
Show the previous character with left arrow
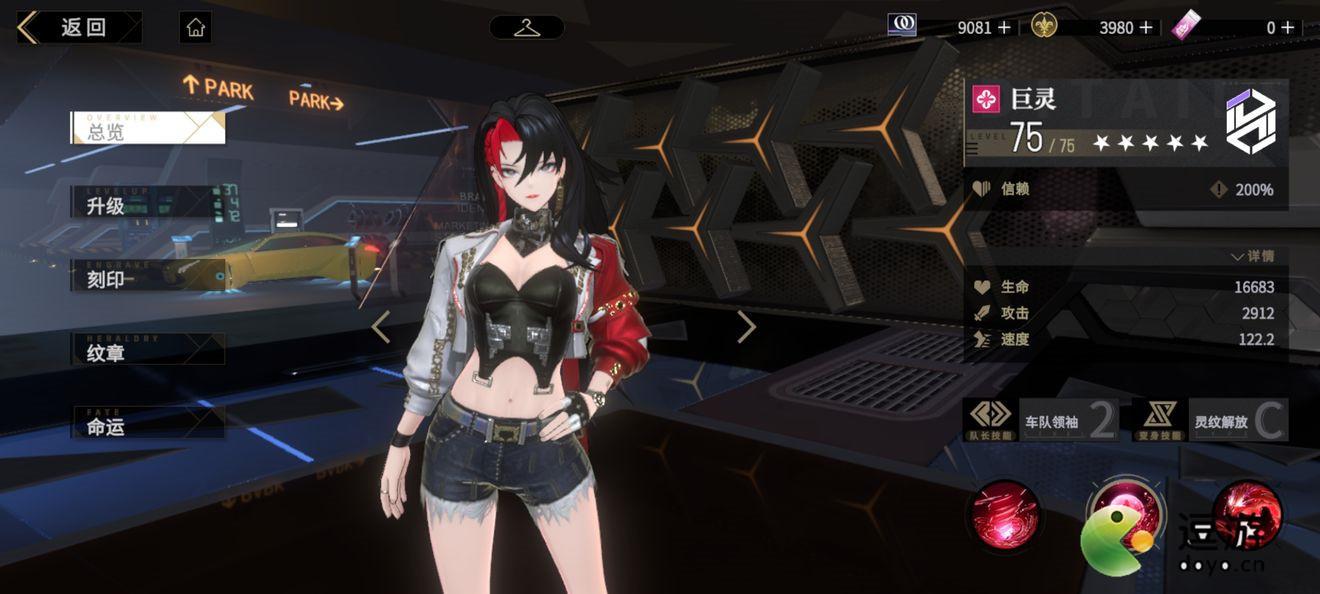point(381,327)
